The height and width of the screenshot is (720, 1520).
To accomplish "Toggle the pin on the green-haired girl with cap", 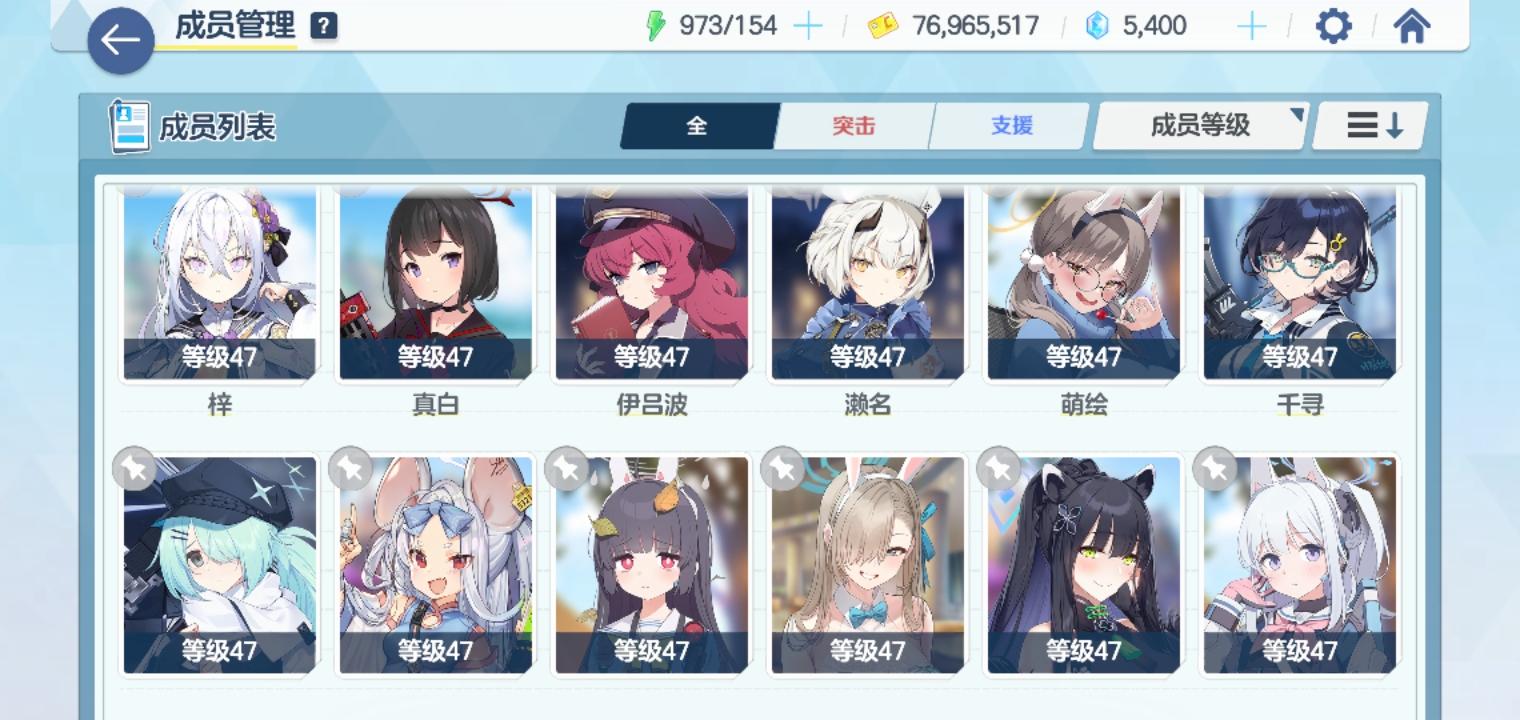I will point(133,469).
